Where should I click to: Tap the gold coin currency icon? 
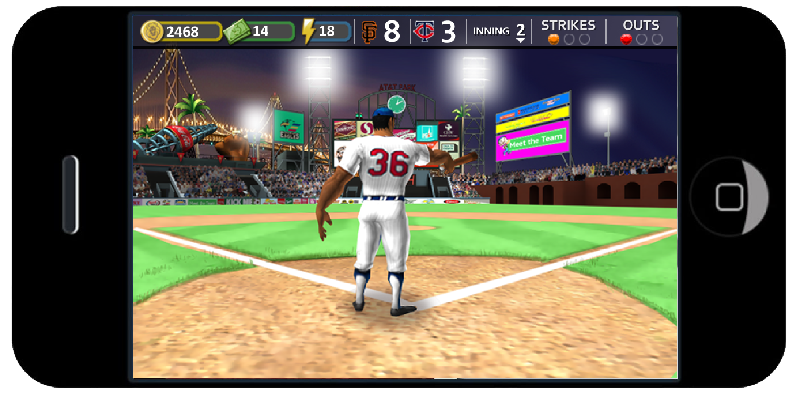[x=152, y=31]
